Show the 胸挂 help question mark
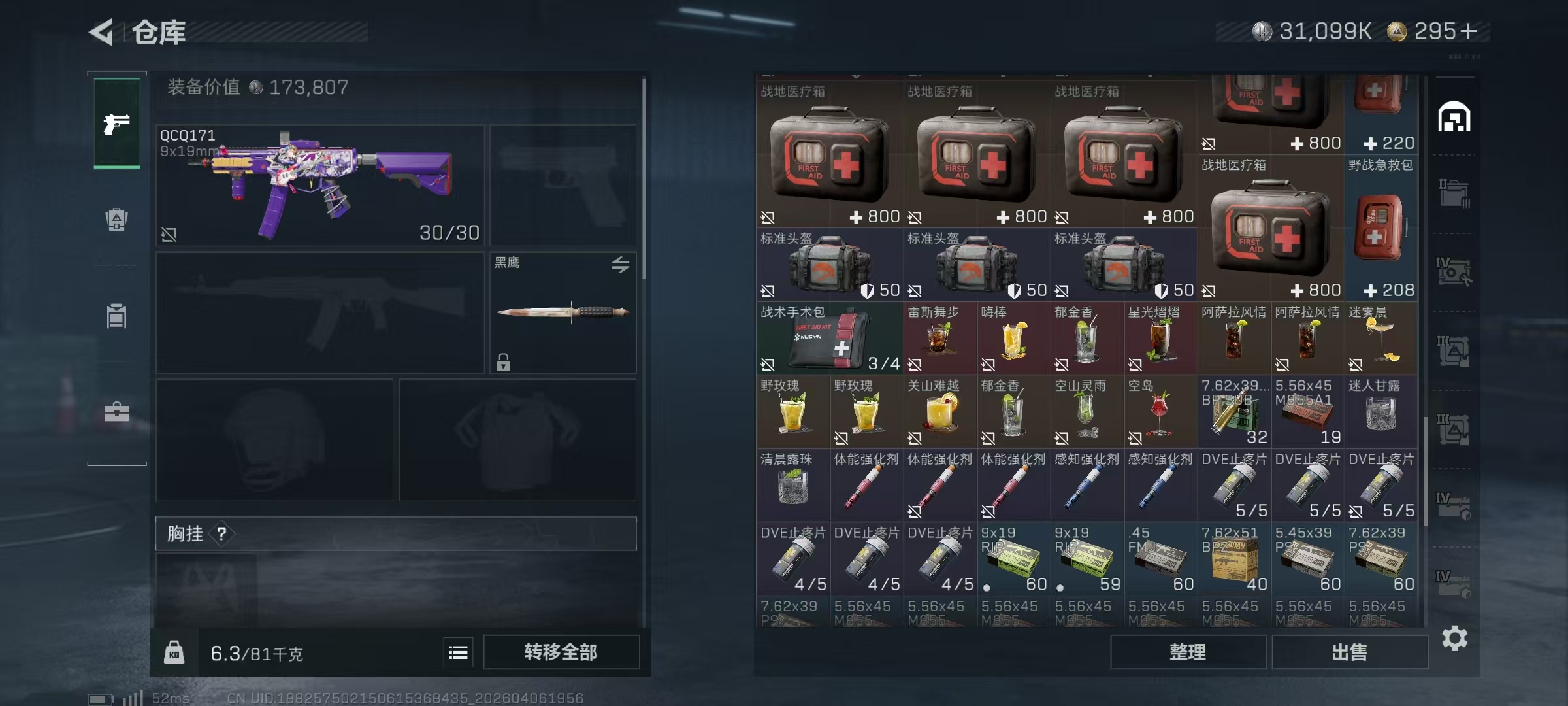1568x706 pixels. 221,534
